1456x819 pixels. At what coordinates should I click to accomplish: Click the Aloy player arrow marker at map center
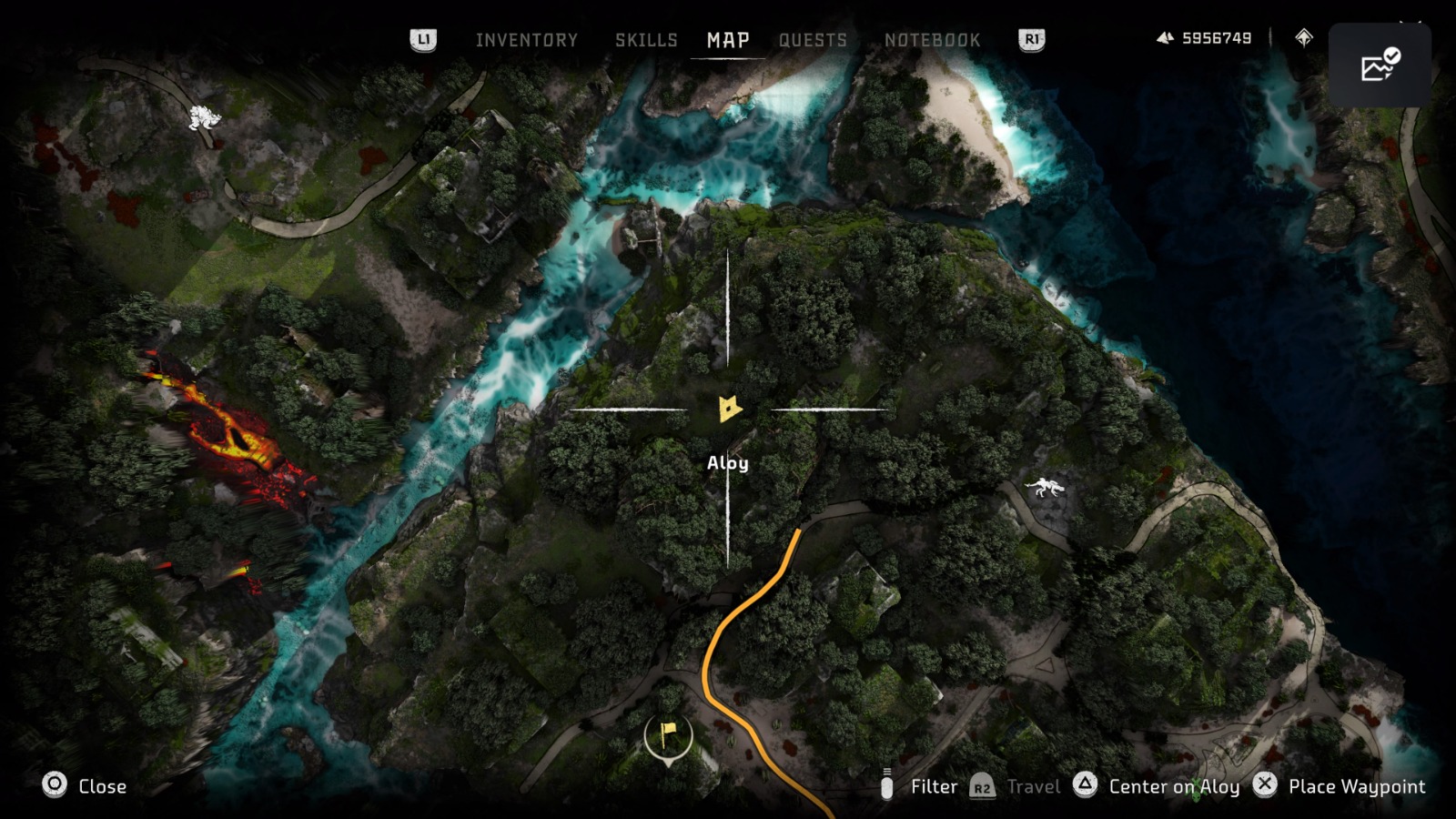click(x=729, y=409)
